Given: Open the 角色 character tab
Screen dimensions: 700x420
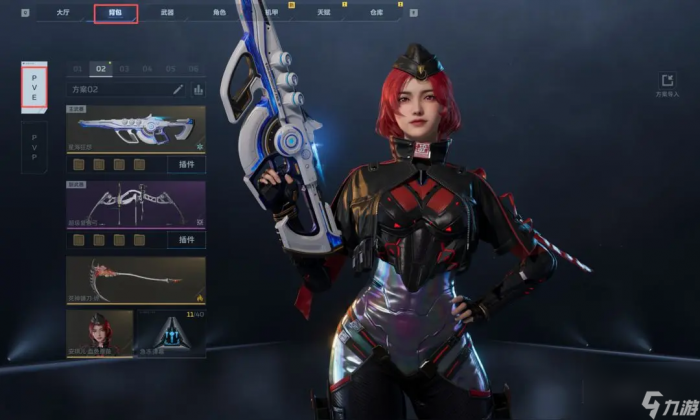Looking at the screenshot, I should coord(220,14).
